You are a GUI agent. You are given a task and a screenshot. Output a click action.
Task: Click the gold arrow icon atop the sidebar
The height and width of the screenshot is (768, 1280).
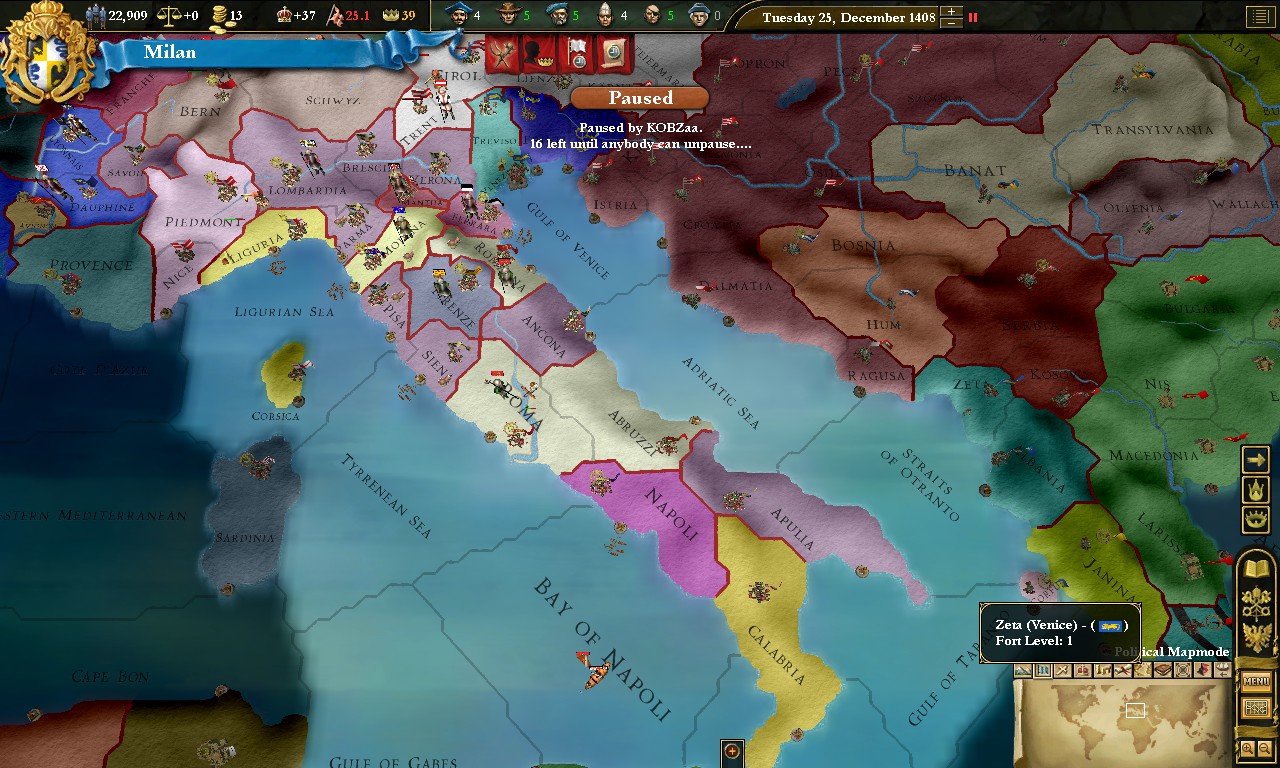pyautogui.click(x=1255, y=459)
